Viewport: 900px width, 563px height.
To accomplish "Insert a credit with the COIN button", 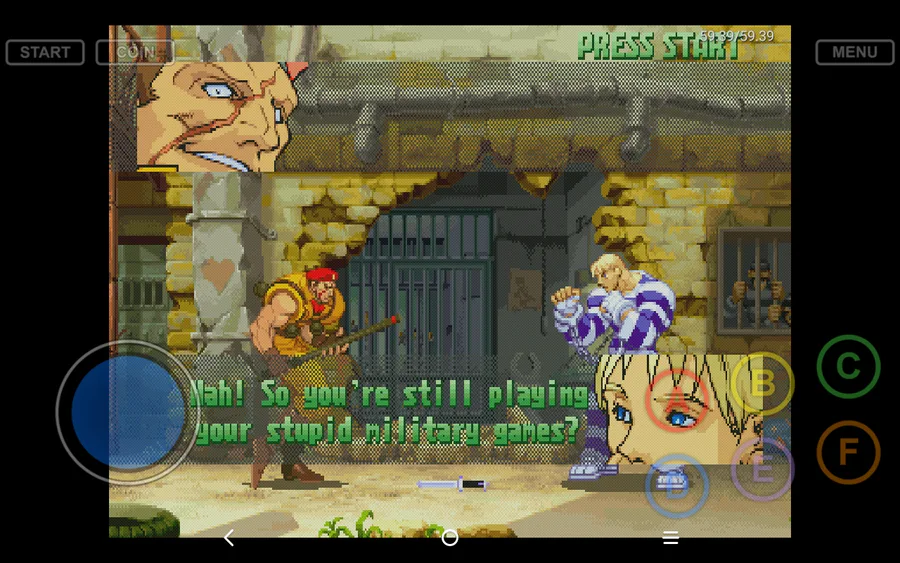I will point(135,52).
